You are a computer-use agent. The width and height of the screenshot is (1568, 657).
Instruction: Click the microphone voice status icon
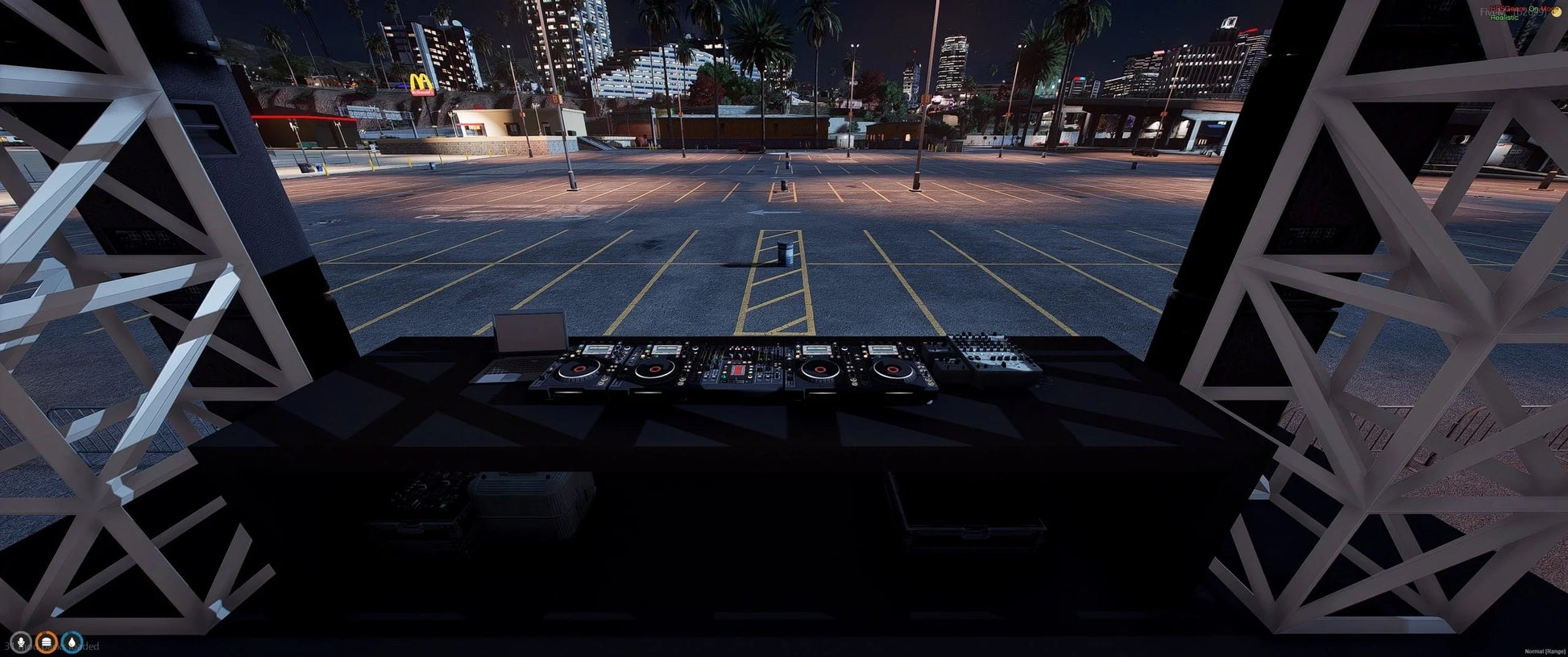click(20, 642)
